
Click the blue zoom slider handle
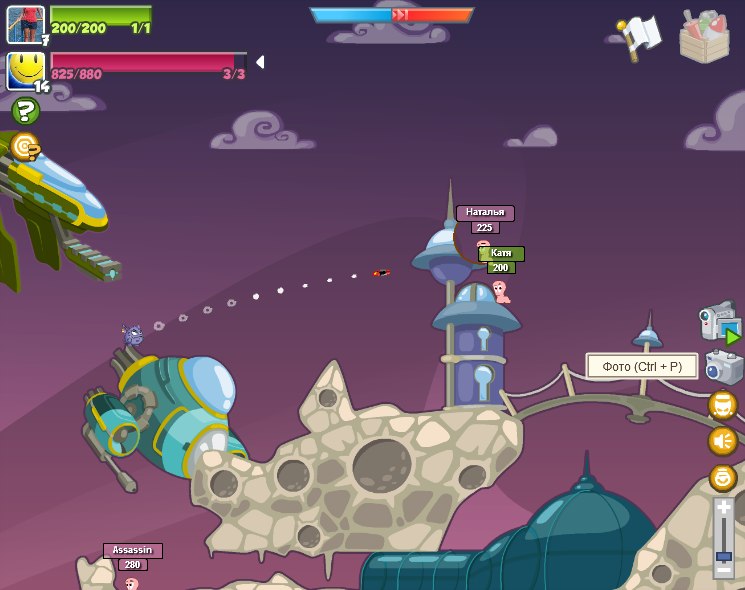(x=723, y=556)
